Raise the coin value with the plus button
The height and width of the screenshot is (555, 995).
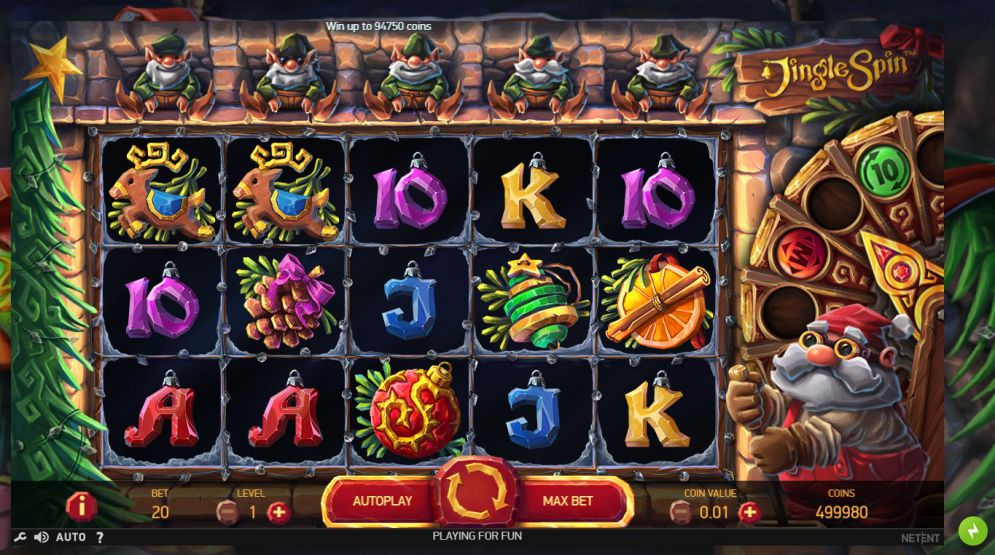pyautogui.click(x=748, y=512)
